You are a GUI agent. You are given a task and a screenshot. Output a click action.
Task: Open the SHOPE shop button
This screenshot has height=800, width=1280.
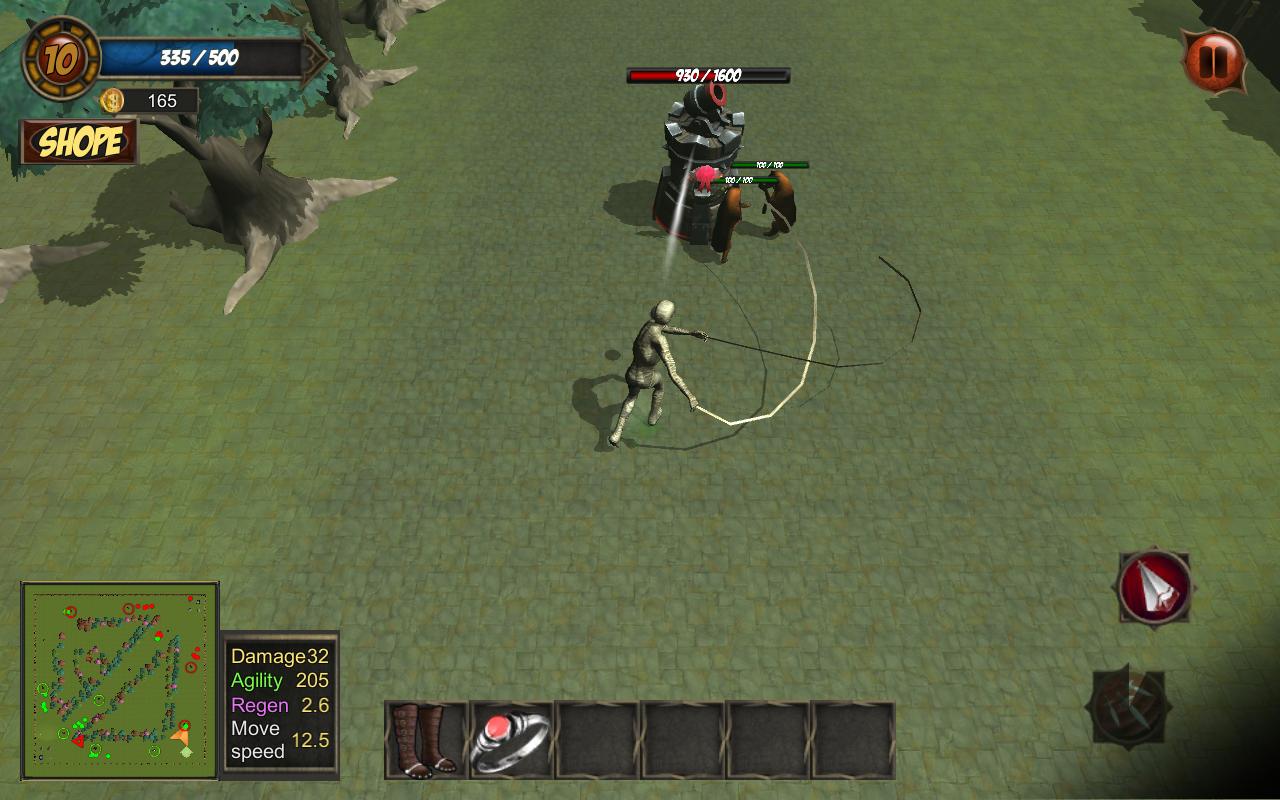click(79, 142)
